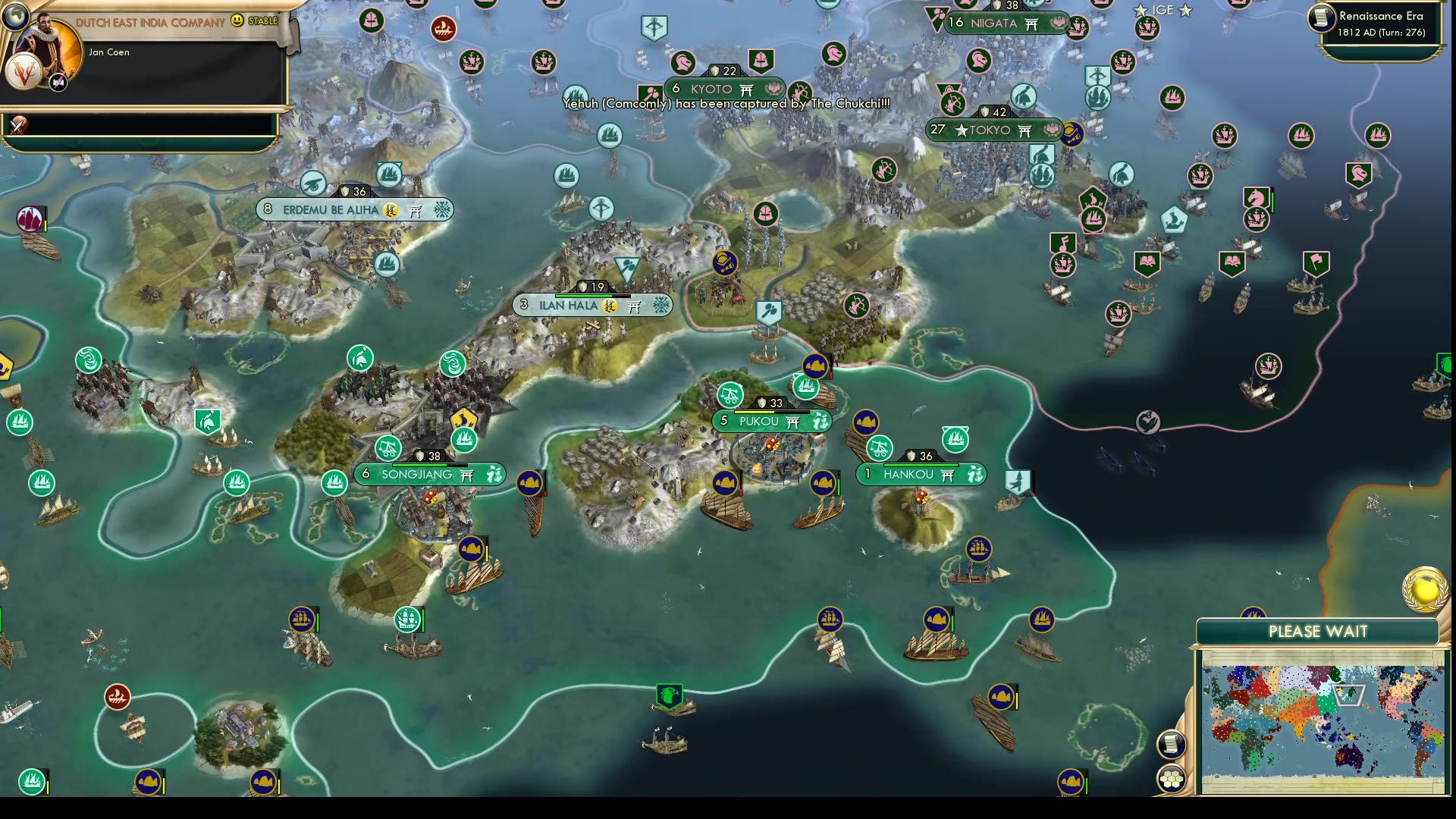This screenshot has width=1456, height=819.
Task: Click the torii shrine icon on Kyoto's banner
Action: point(748,89)
